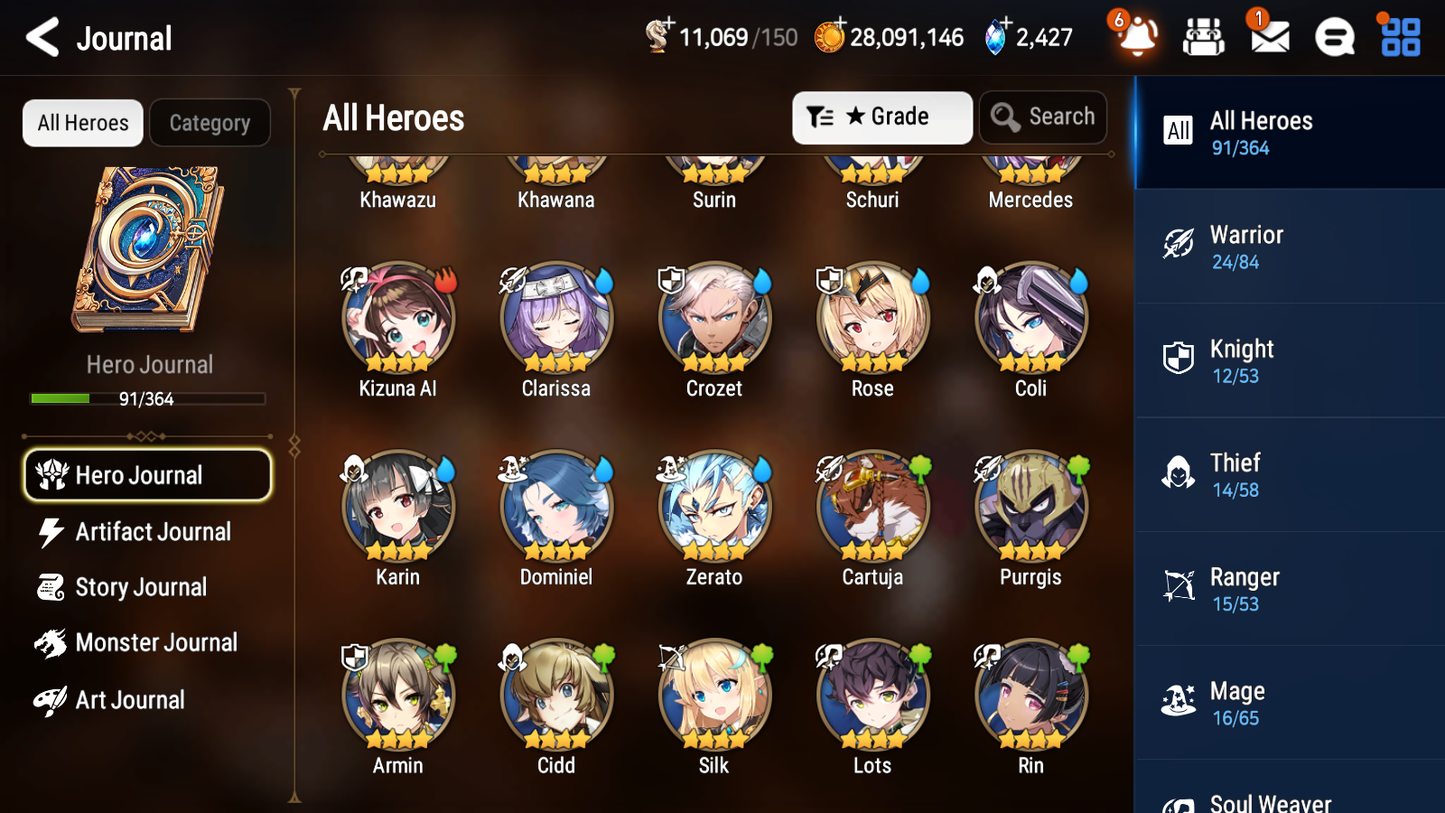Select the Mage class filter icon
Image resolution: width=1445 pixels, height=813 pixels.
point(1179,702)
